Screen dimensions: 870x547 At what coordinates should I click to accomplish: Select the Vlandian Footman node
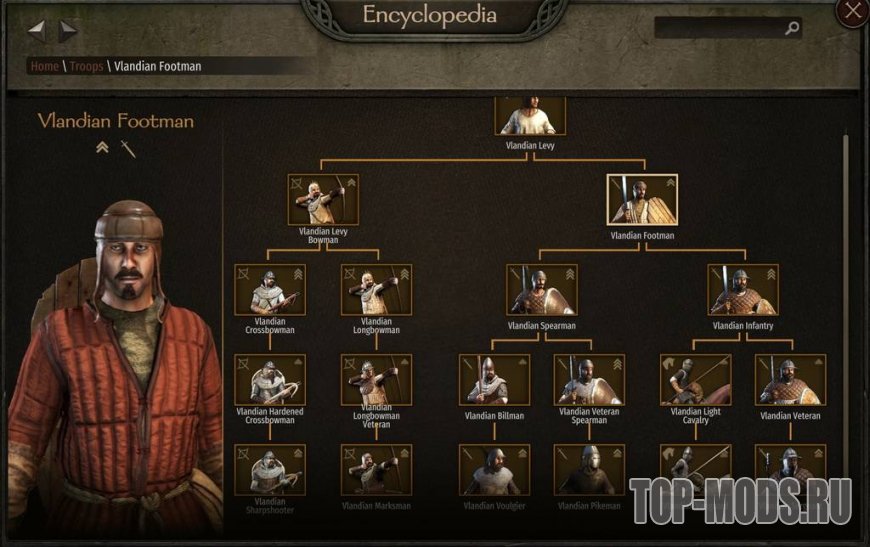(x=642, y=200)
